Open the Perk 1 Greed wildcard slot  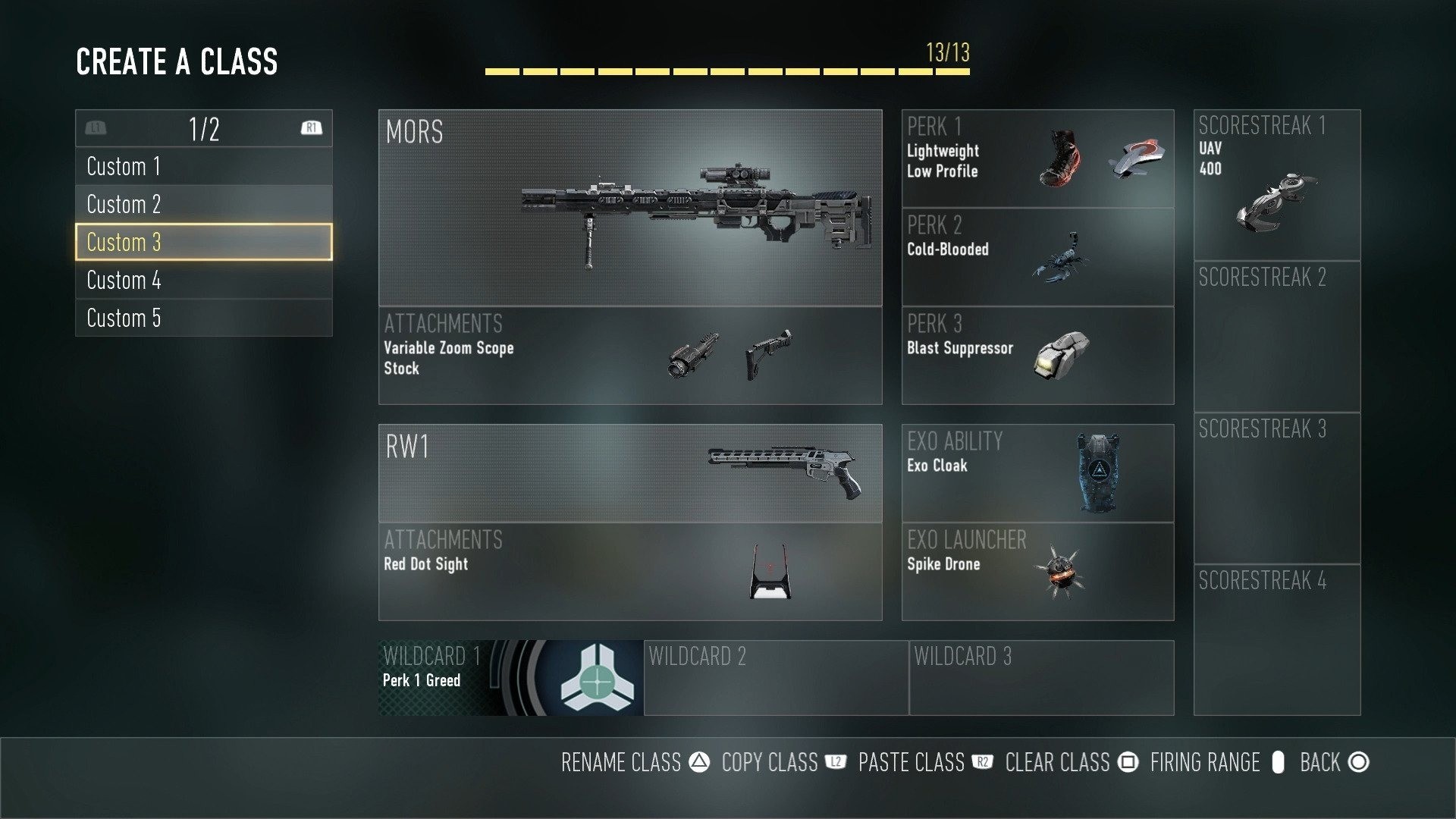pos(508,677)
